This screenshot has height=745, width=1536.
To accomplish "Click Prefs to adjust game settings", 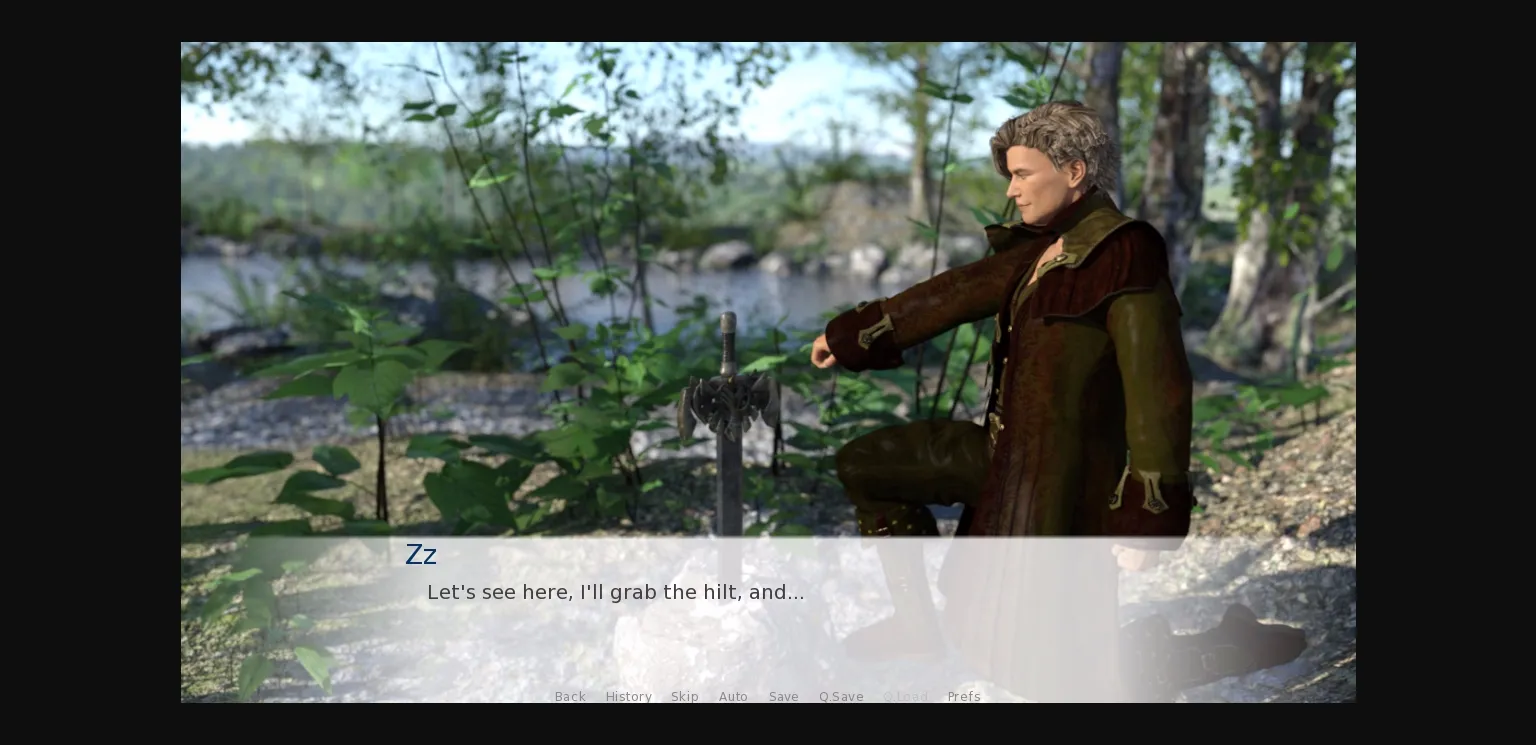I will coord(963,697).
